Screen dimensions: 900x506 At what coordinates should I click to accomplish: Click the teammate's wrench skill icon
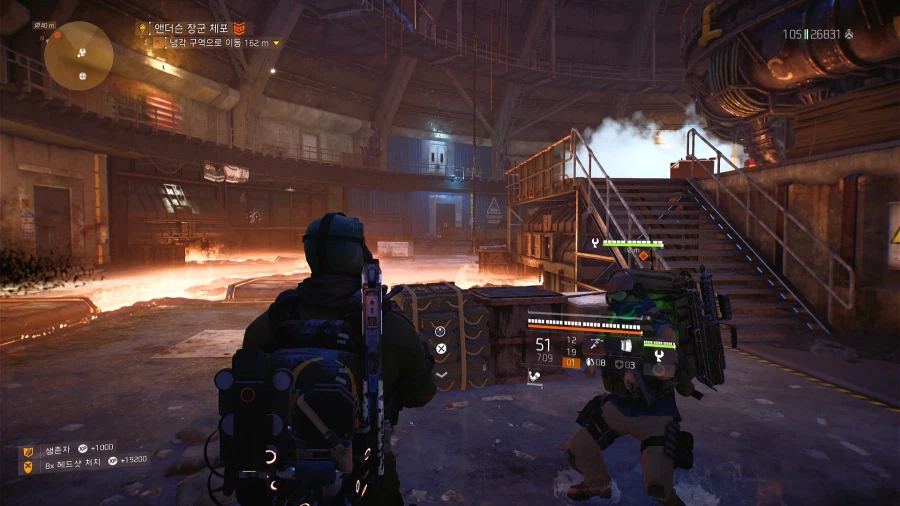[x=594, y=243]
